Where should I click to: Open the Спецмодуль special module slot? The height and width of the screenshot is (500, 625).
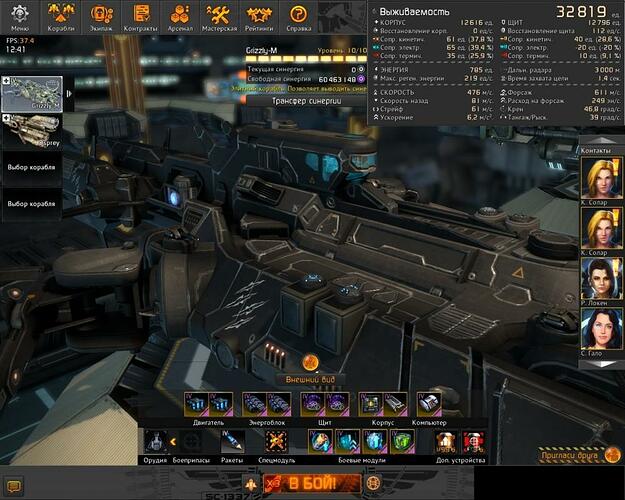coord(277,441)
